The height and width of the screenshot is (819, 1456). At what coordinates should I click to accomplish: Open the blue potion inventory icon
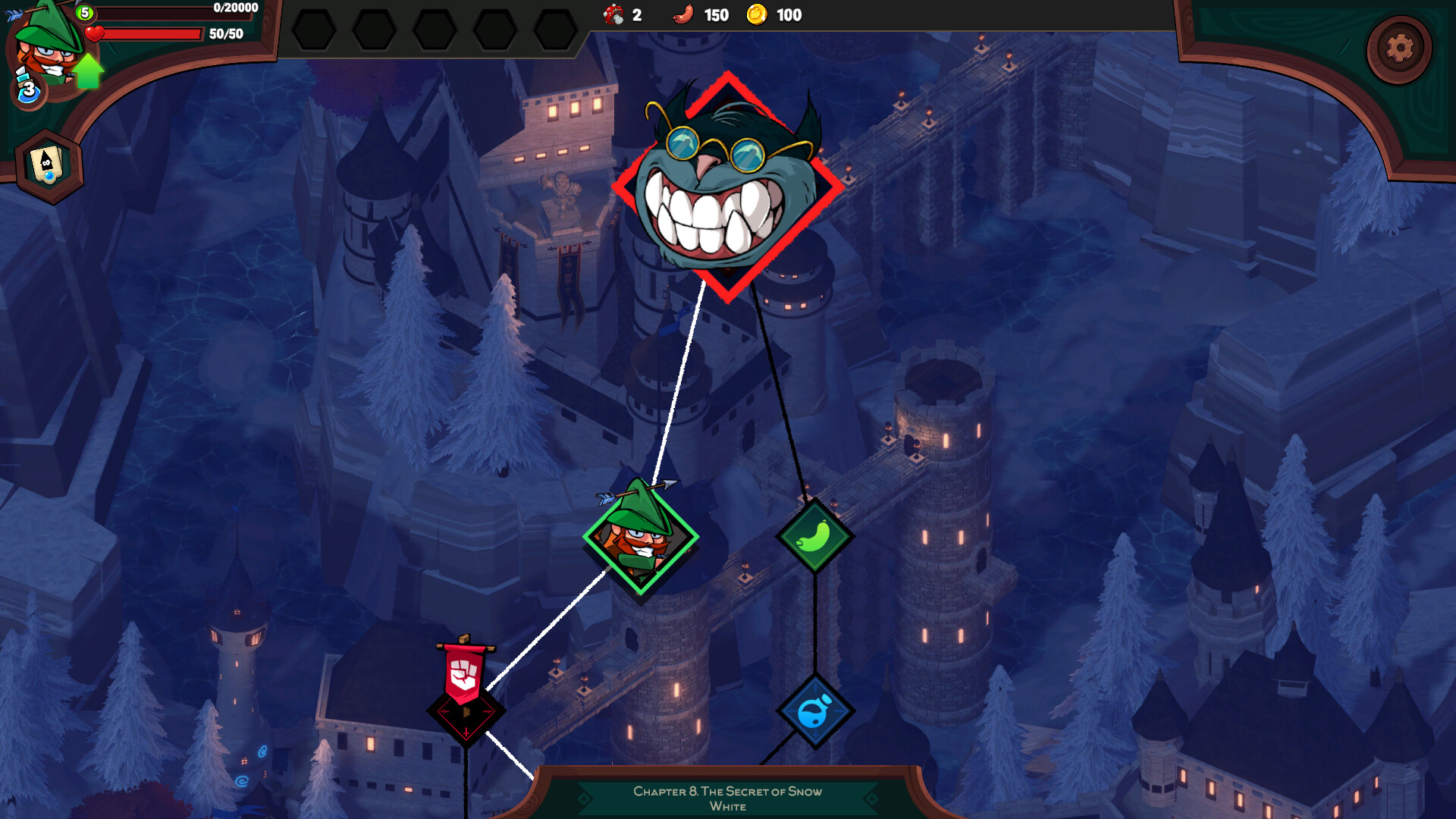pyautogui.click(x=27, y=91)
